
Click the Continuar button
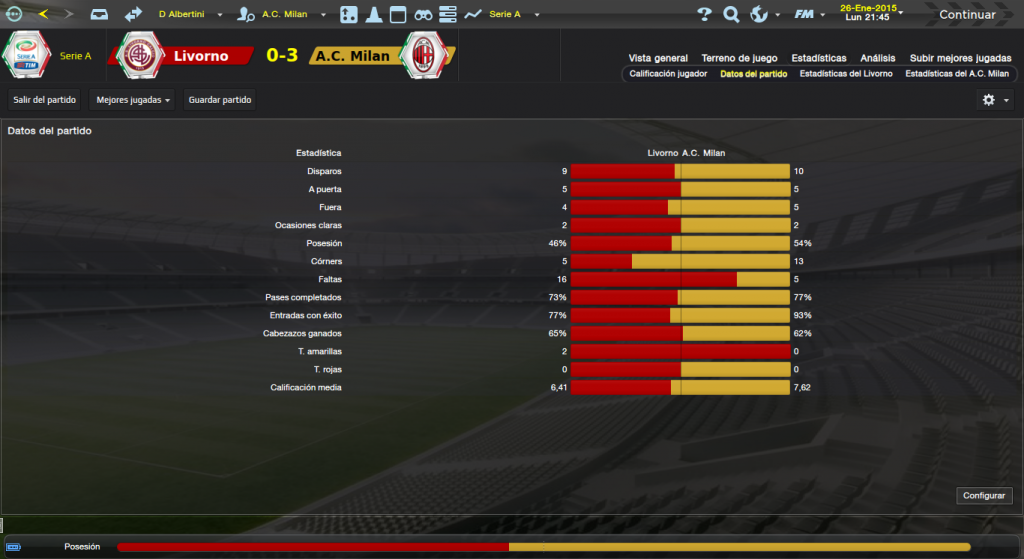(x=967, y=15)
